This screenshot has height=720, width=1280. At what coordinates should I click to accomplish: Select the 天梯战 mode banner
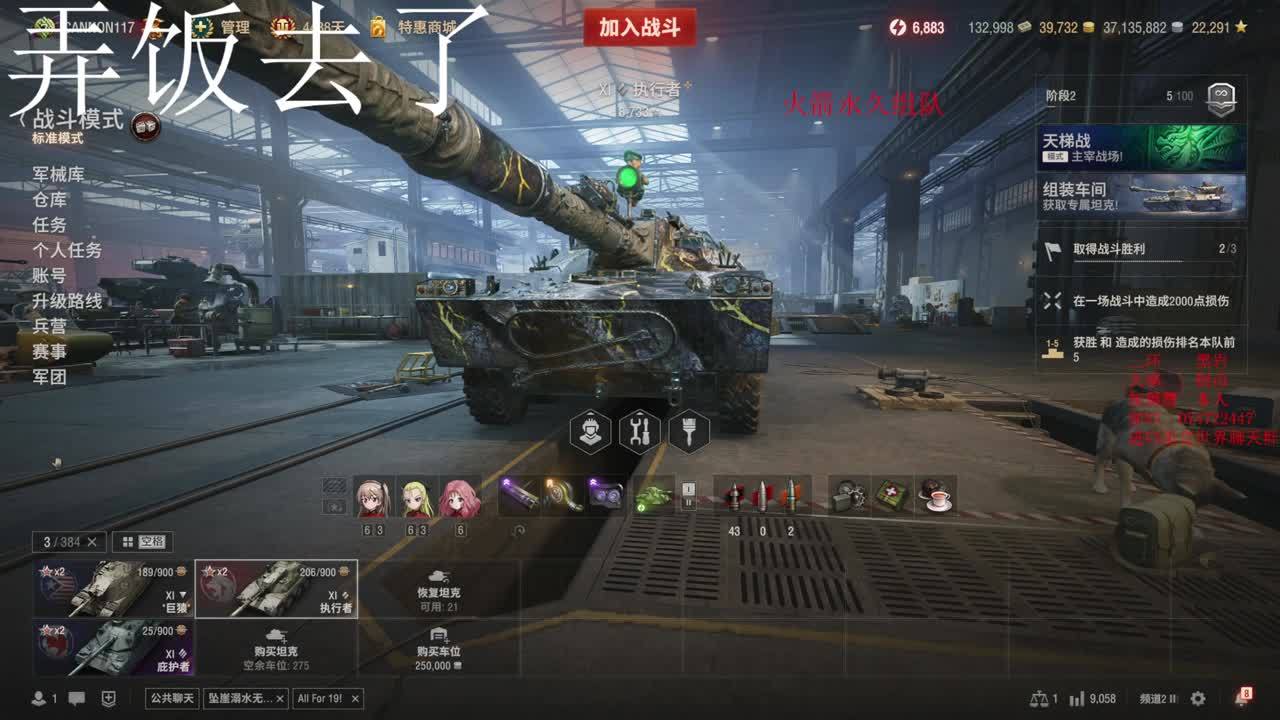pyautogui.click(x=1141, y=147)
